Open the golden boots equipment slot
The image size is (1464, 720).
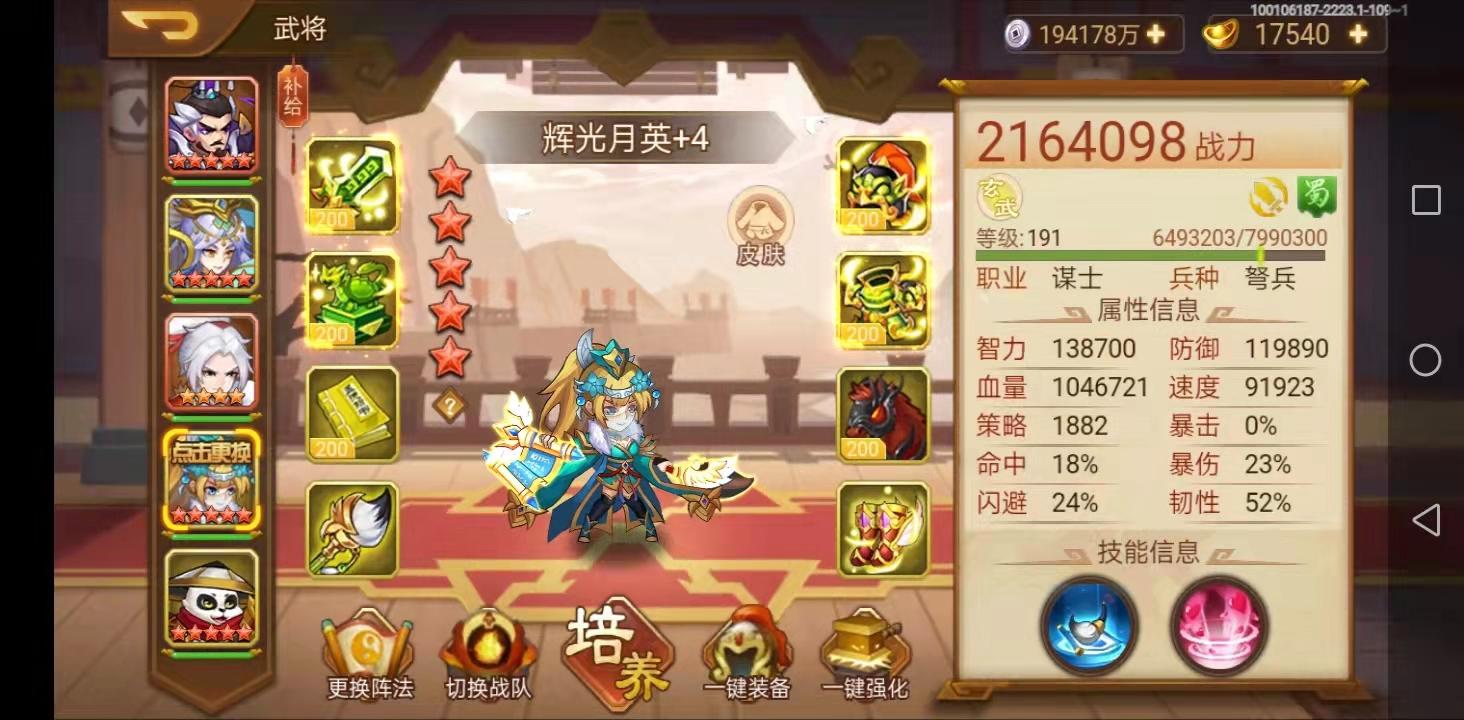coord(881,527)
